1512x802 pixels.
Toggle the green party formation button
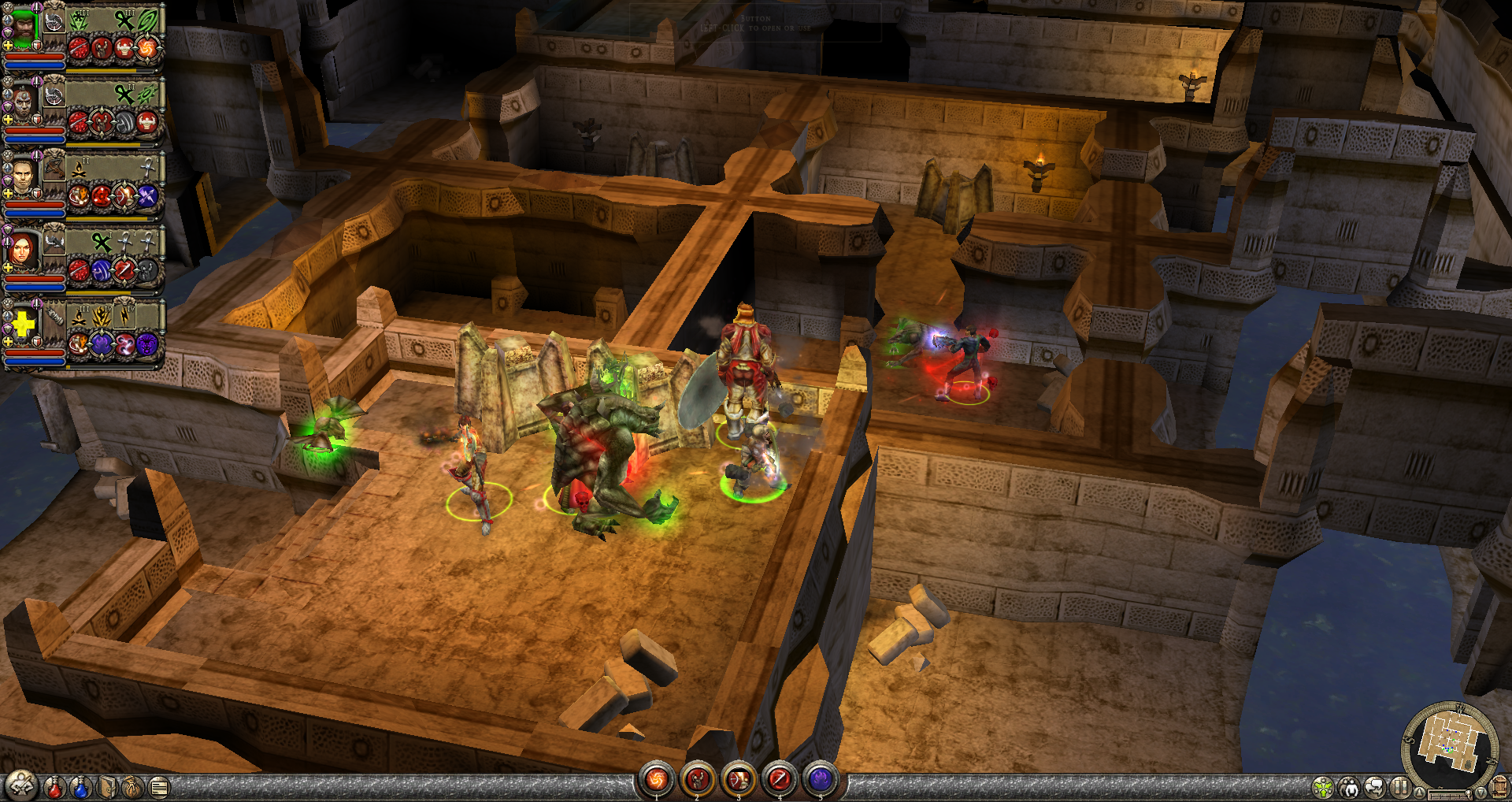click(x=1323, y=787)
